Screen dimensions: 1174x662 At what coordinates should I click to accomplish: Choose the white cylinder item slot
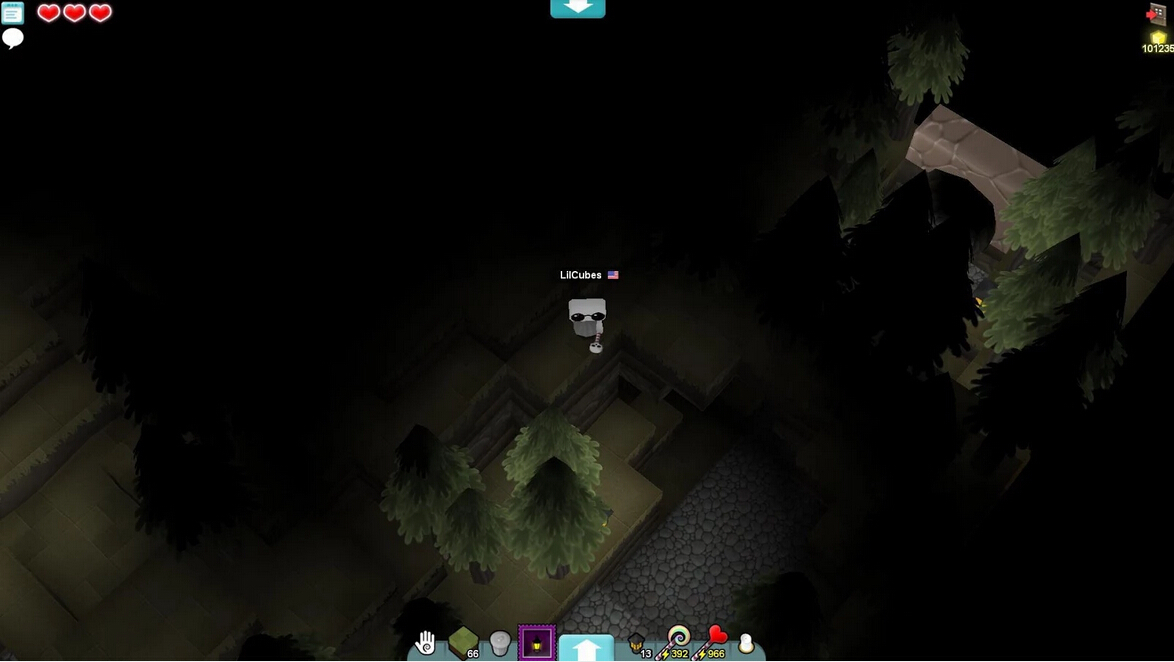tap(500, 643)
